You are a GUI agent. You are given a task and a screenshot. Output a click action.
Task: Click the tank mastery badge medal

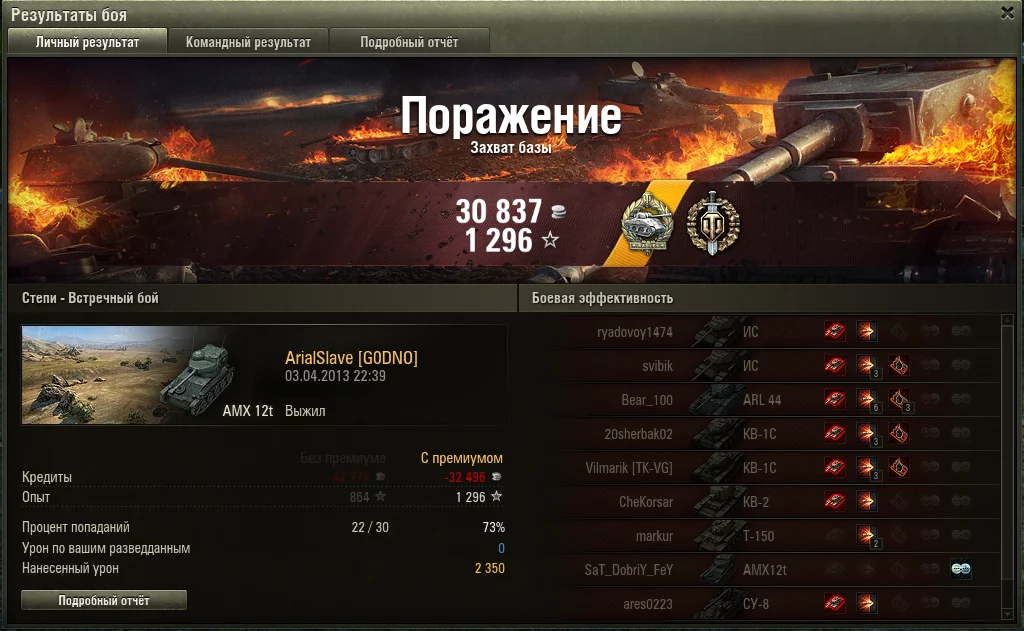pyautogui.click(x=646, y=222)
